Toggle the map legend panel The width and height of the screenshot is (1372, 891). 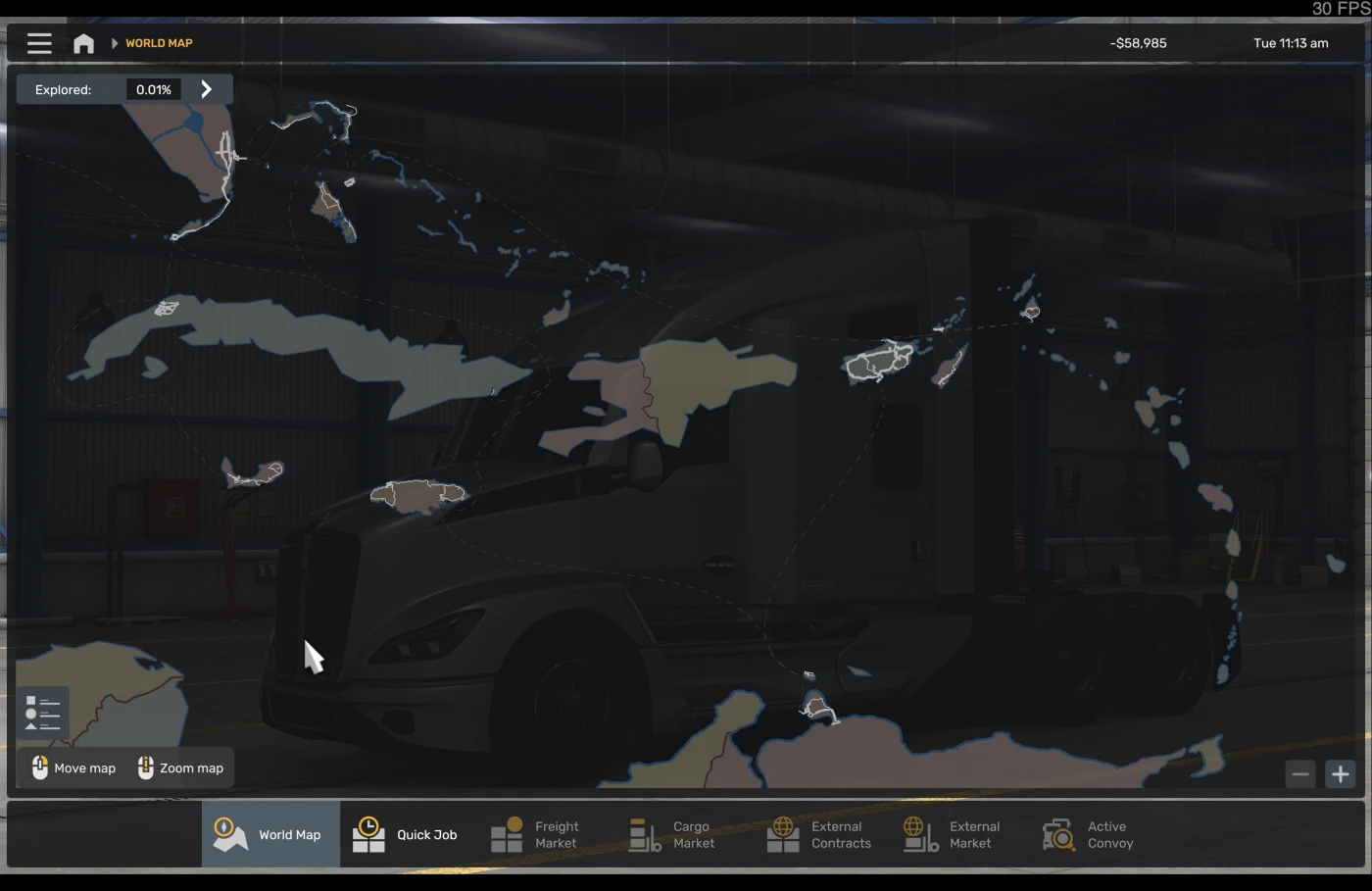point(42,713)
